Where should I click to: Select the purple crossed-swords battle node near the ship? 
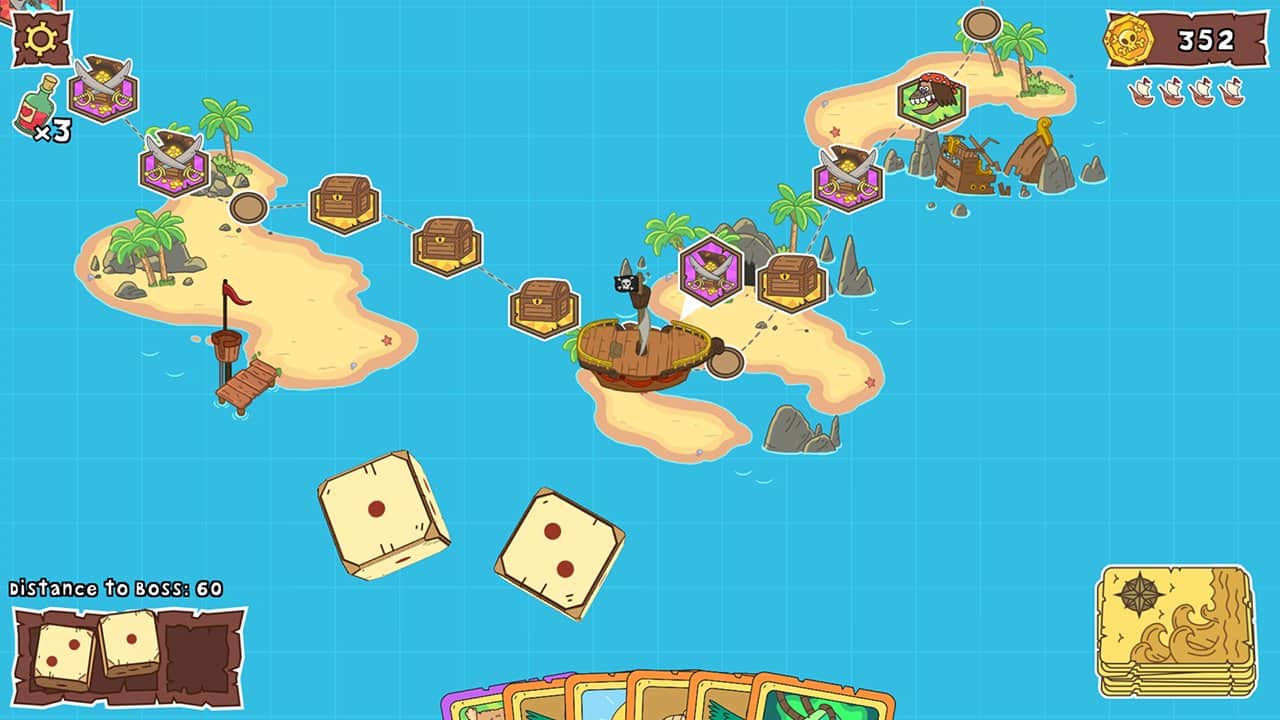710,270
